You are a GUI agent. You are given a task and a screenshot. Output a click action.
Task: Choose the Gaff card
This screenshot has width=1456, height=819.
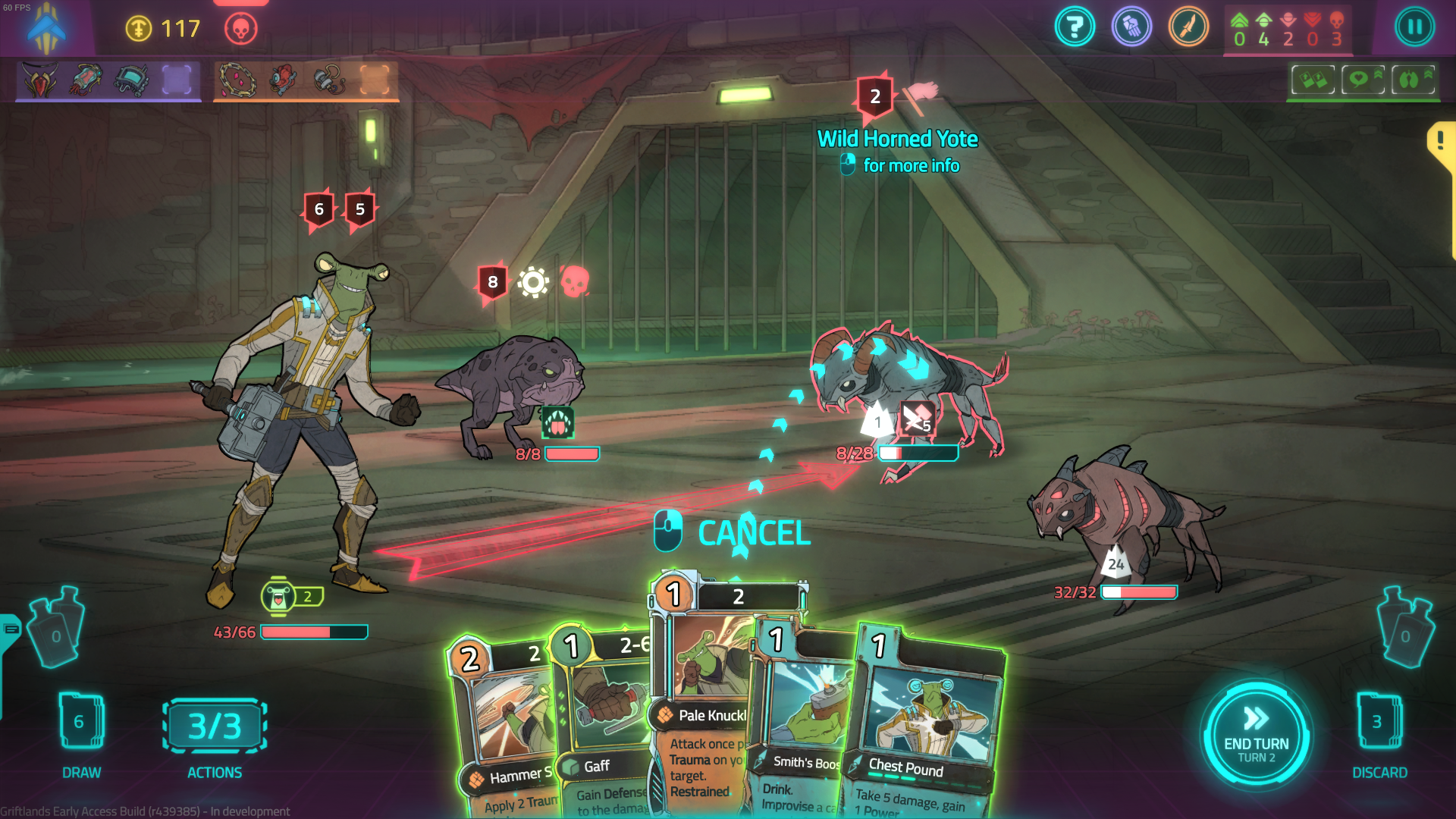click(x=603, y=728)
